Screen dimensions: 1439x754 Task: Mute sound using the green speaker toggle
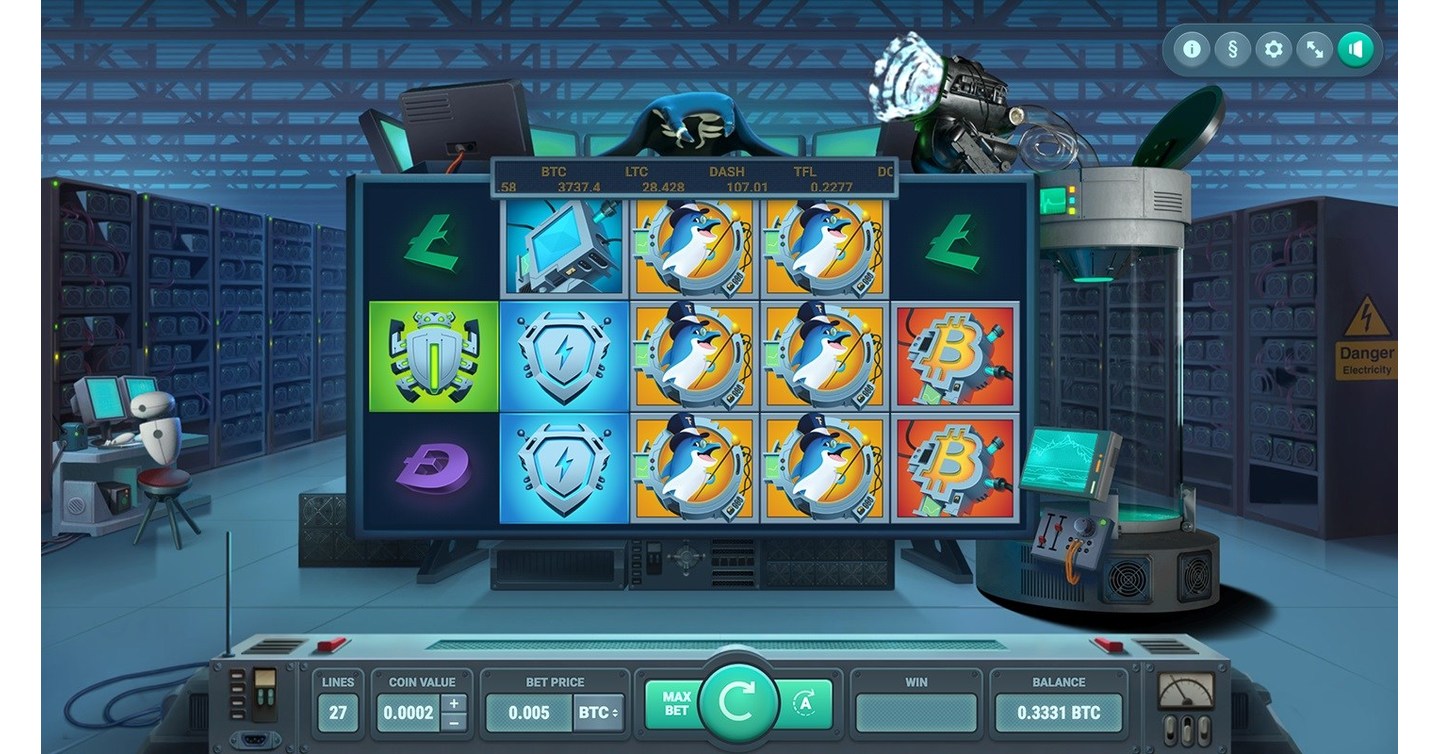click(1355, 48)
